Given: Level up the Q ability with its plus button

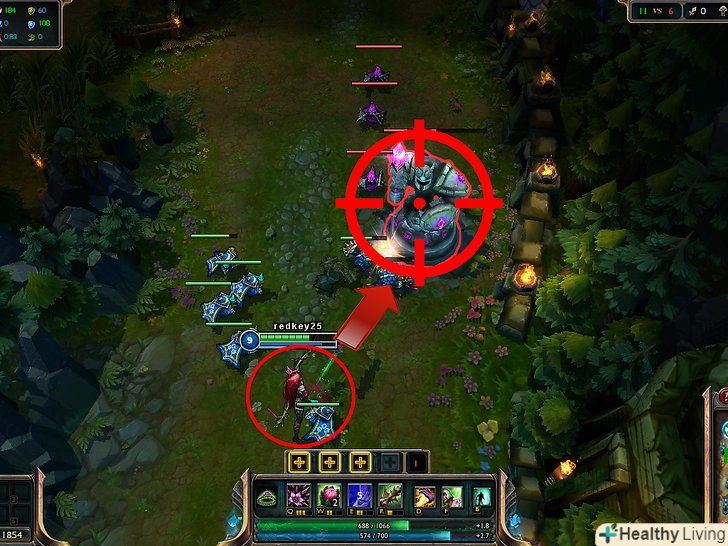Looking at the screenshot, I should pos(299,462).
